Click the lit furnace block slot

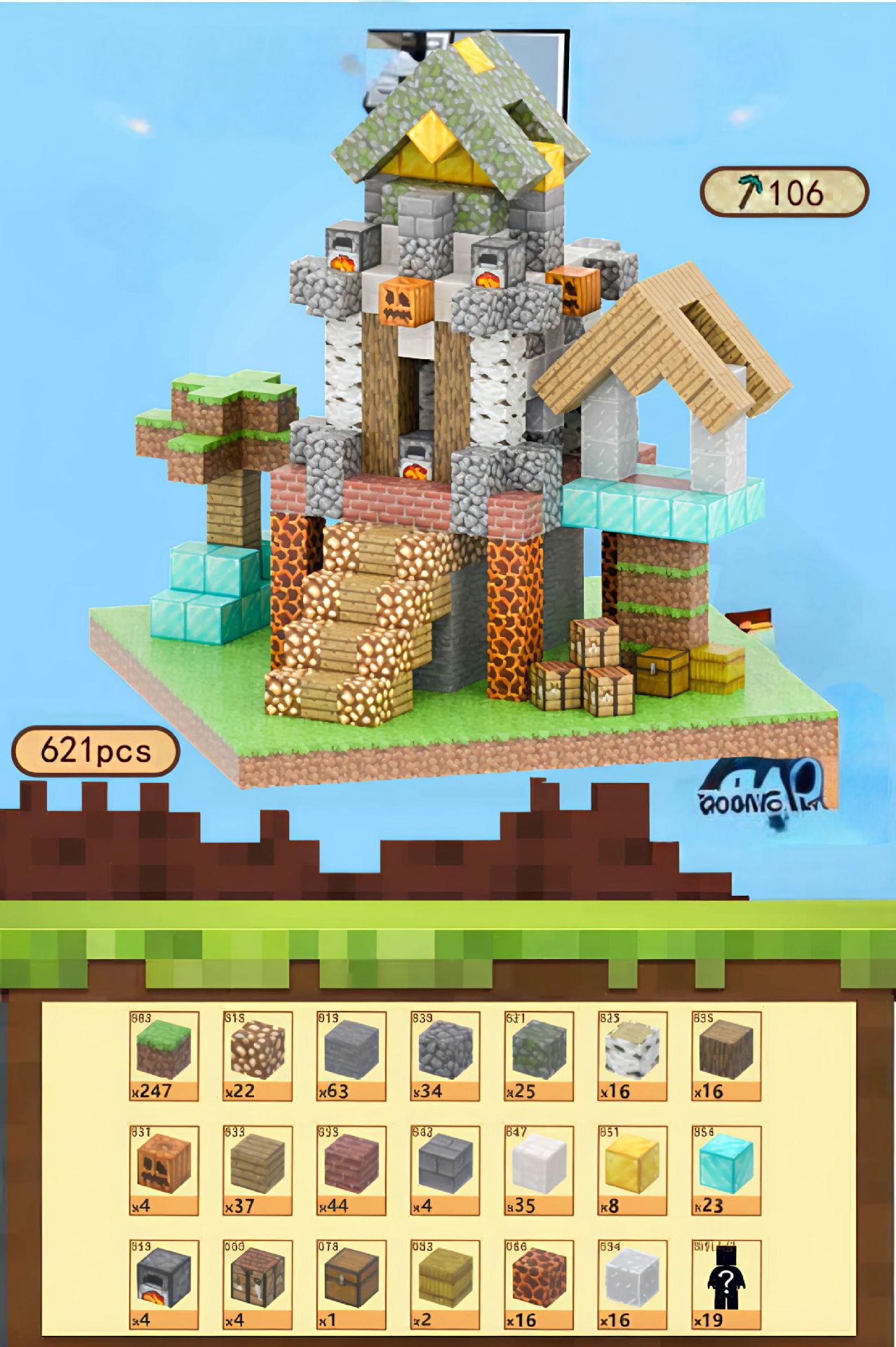coord(163,1283)
